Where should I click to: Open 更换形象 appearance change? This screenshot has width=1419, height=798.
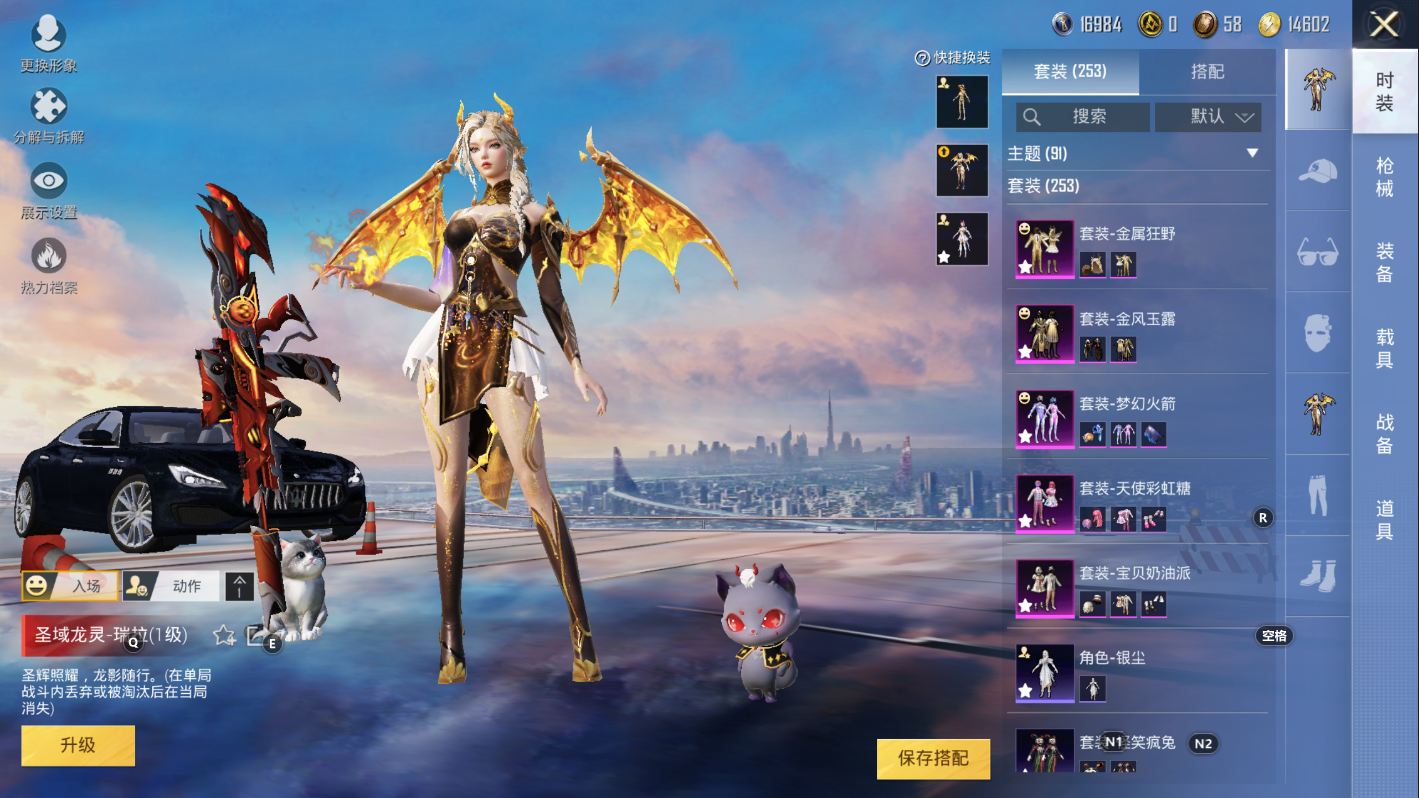pyautogui.click(x=48, y=43)
